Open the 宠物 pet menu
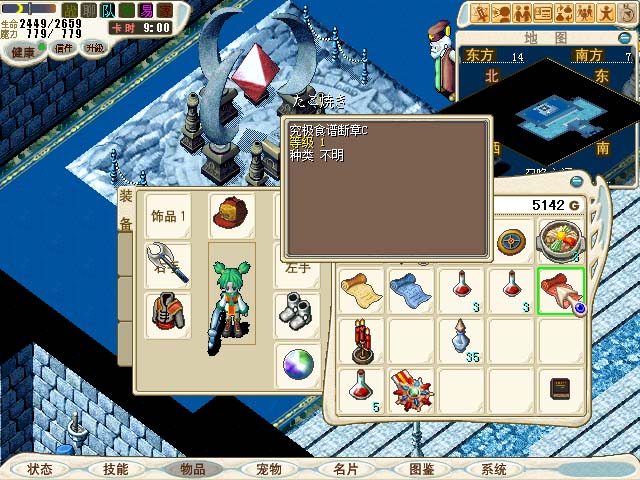This screenshot has width=640, height=480. [x=269, y=468]
